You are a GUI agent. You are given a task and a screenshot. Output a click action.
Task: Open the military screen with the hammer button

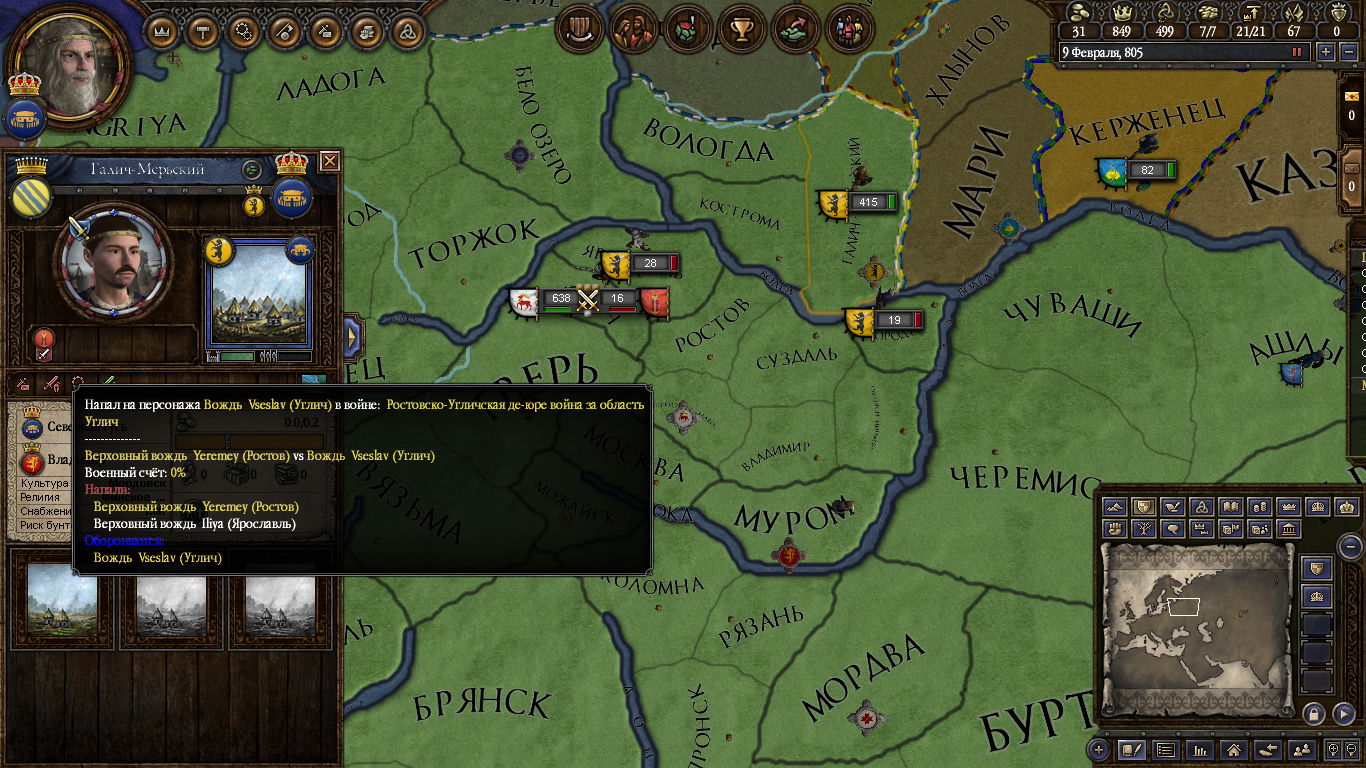[x=202, y=31]
